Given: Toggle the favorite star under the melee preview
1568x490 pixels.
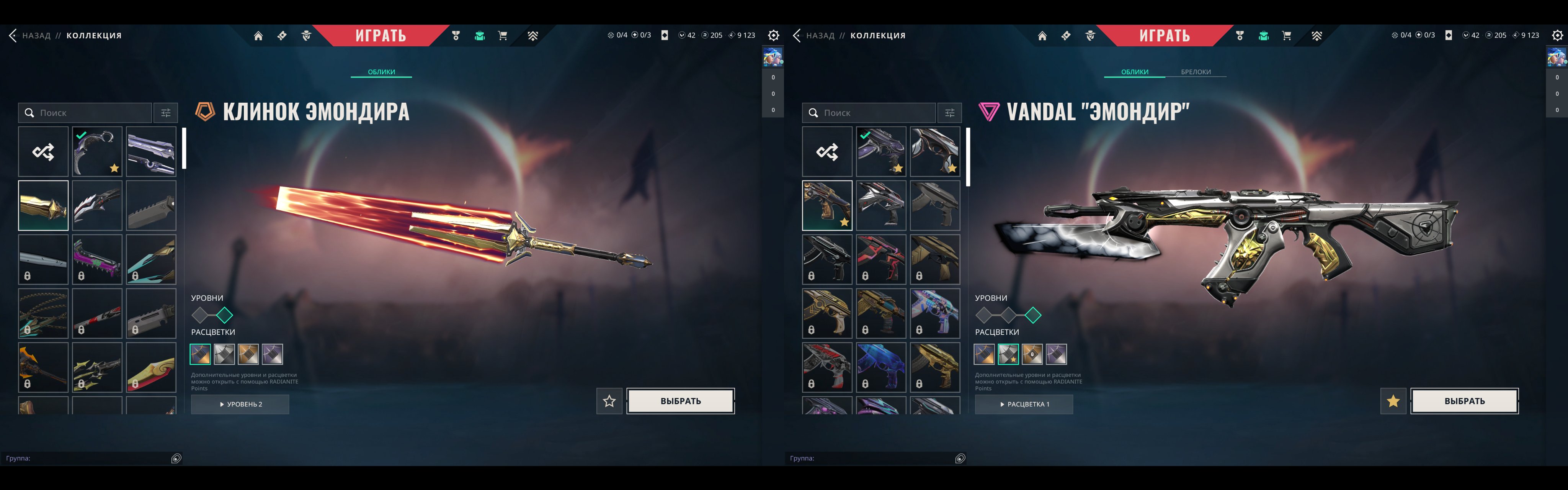Looking at the screenshot, I should (609, 402).
